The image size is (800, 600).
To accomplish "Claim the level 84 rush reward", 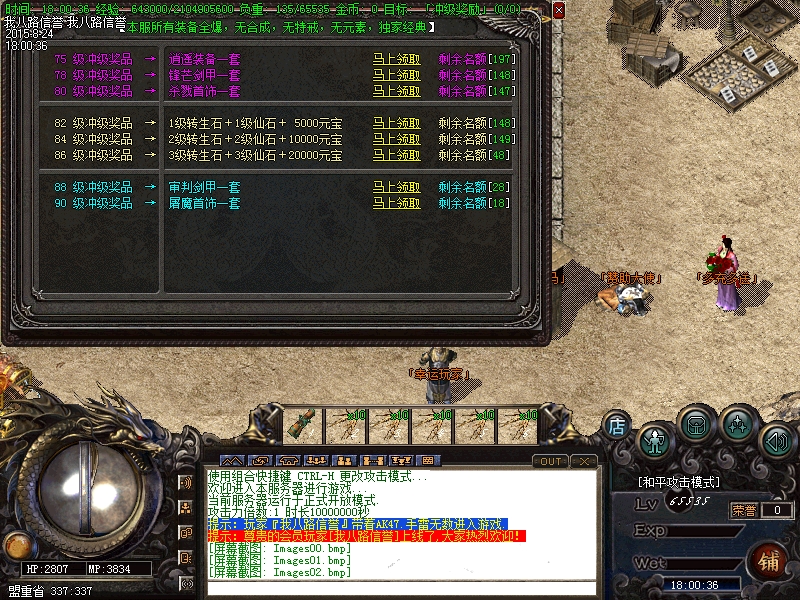I will click(x=396, y=139).
